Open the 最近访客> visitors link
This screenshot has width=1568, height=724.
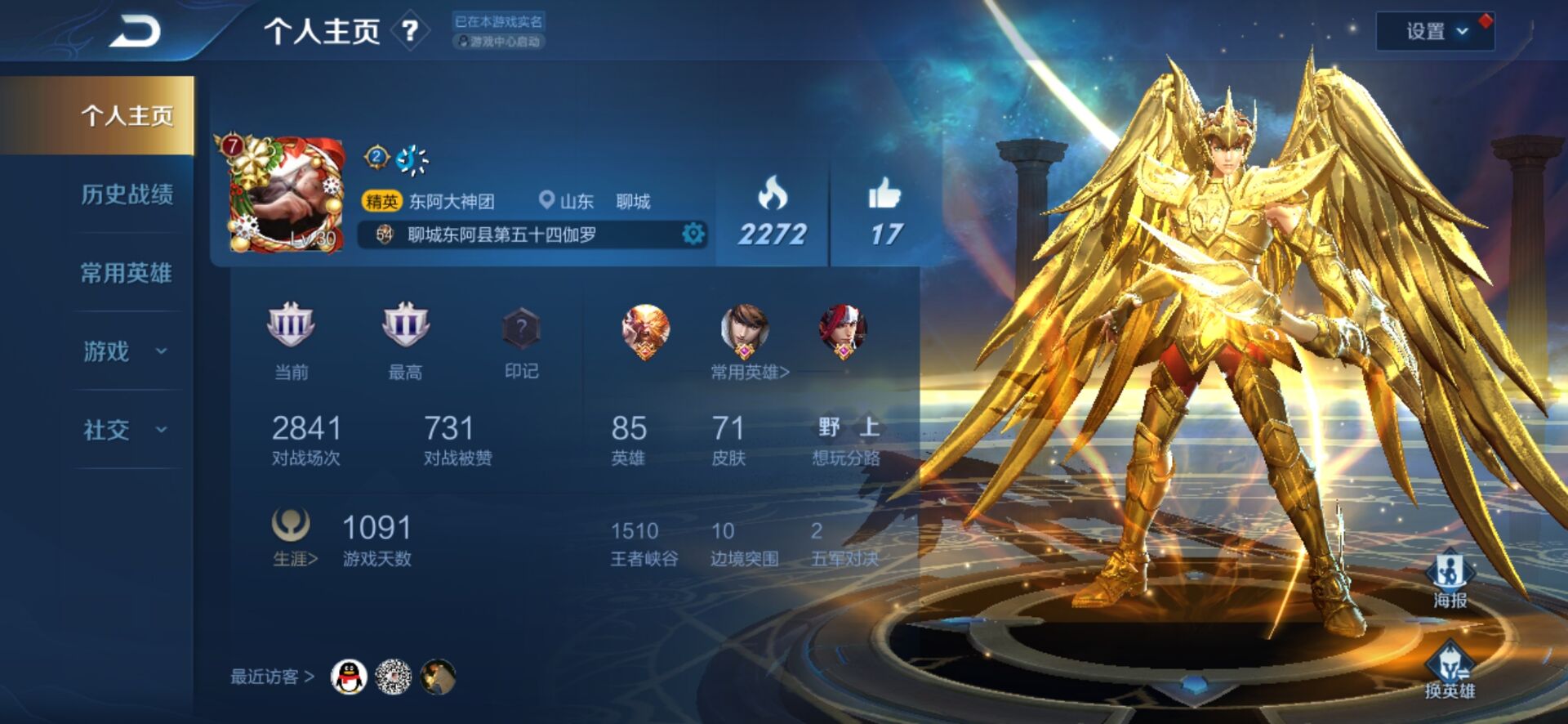(x=271, y=677)
